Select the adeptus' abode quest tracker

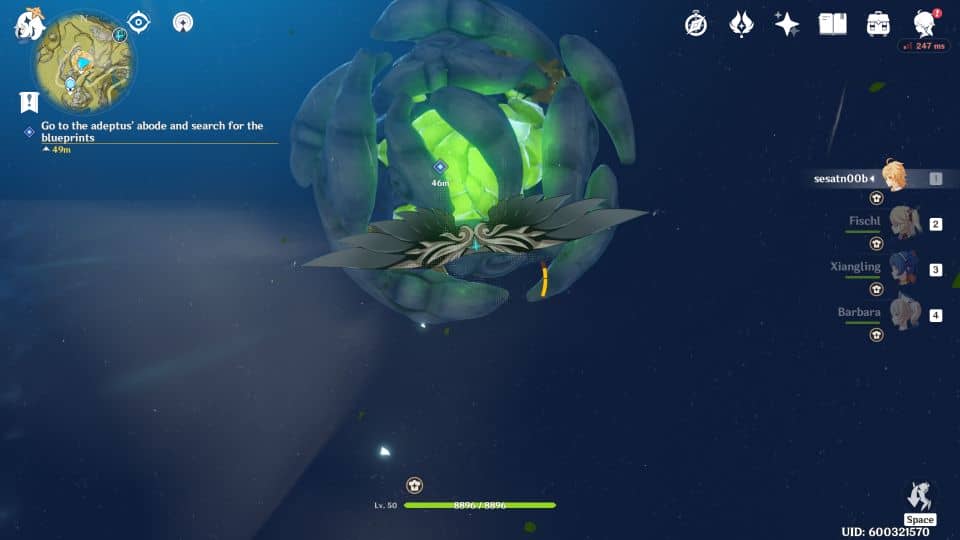click(x=152, y=132)
